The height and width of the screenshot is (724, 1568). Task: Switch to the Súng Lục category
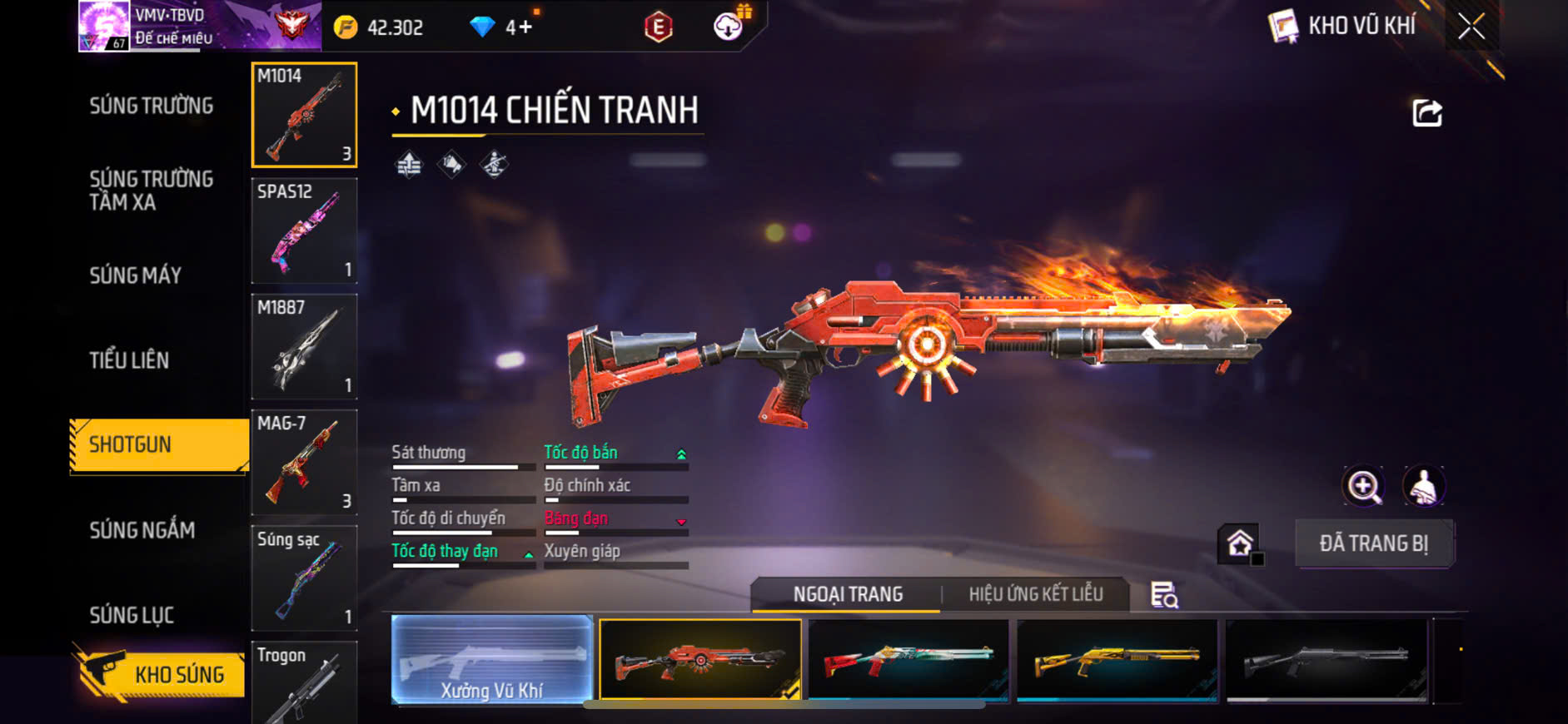click(x=132, y=615)
